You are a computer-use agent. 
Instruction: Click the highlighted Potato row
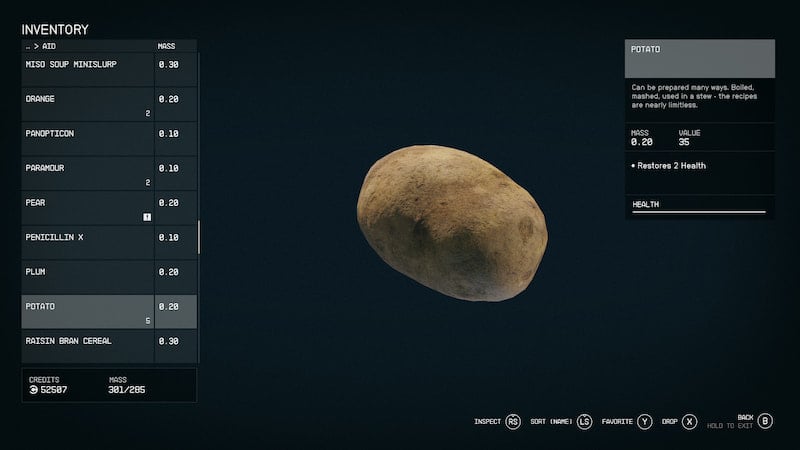88,311
